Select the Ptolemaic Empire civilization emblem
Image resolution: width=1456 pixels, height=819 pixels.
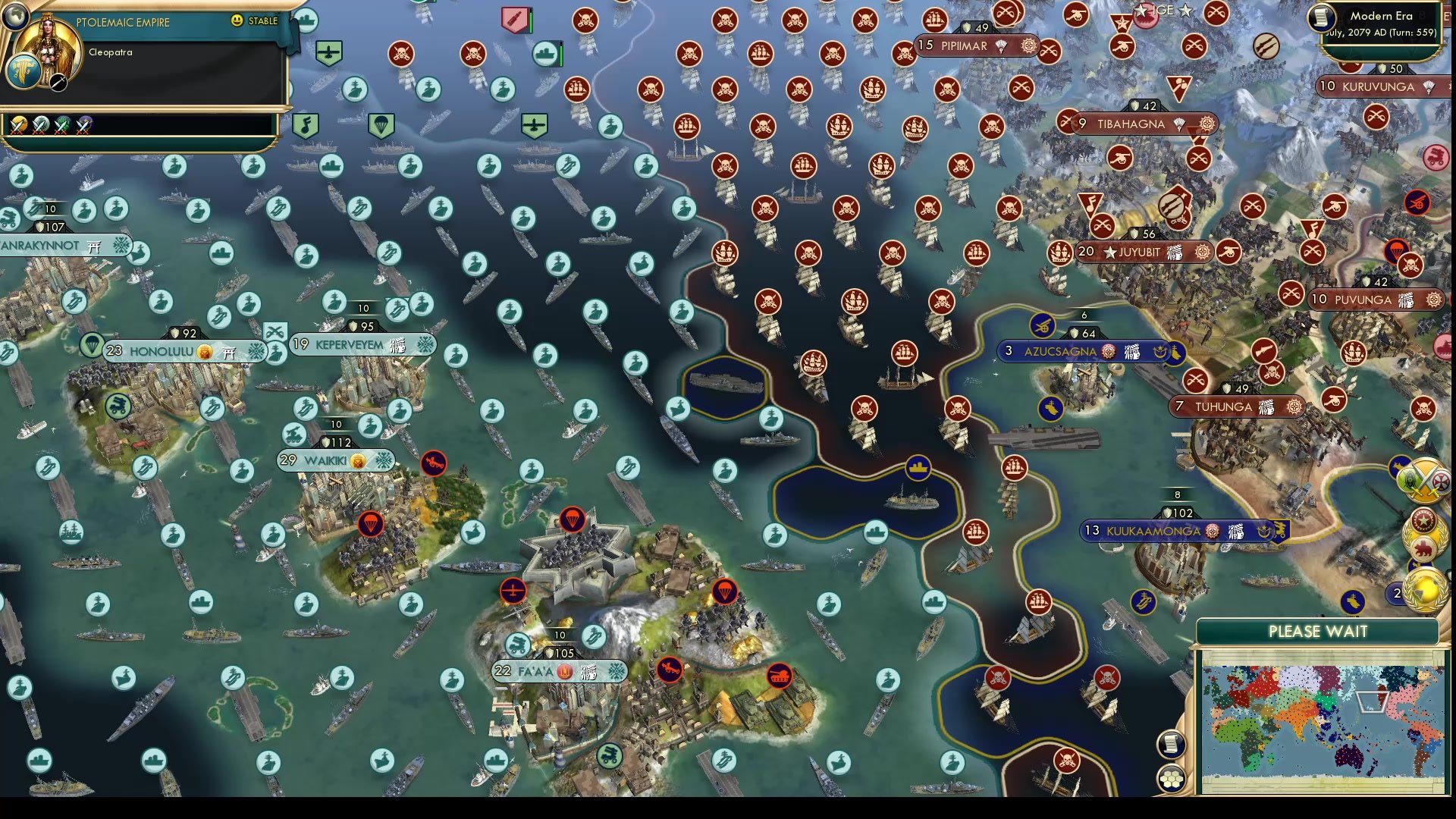tap(24, 72)
